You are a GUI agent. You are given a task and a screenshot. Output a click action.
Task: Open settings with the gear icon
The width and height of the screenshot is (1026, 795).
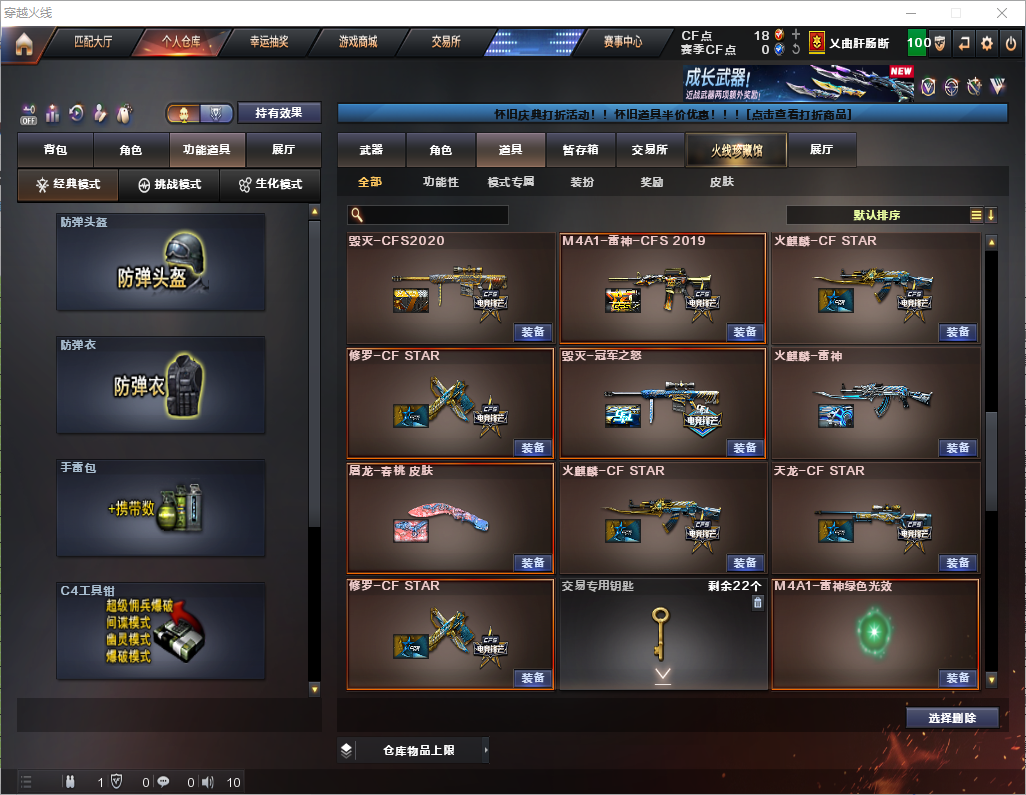tap(987, 43)
